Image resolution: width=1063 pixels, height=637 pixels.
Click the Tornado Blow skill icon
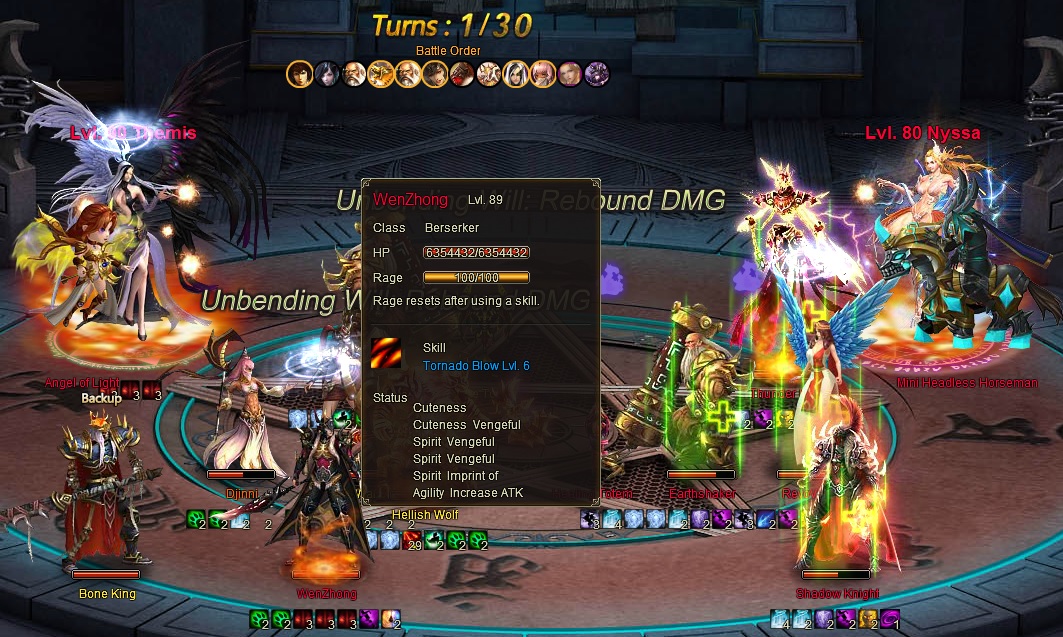click(386, 355)
